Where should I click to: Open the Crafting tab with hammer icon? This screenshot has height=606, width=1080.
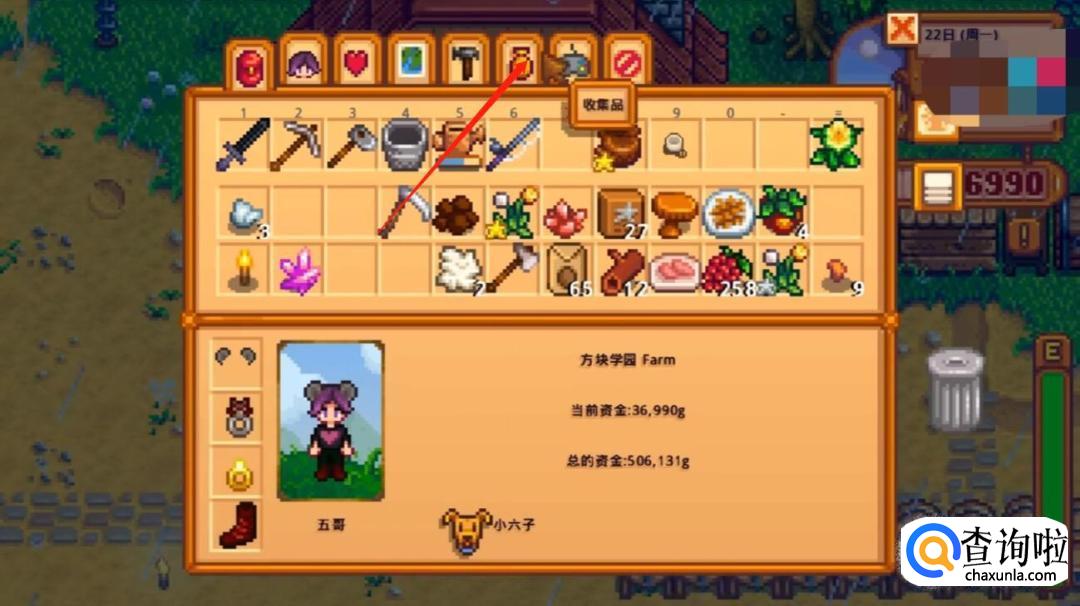465,63
